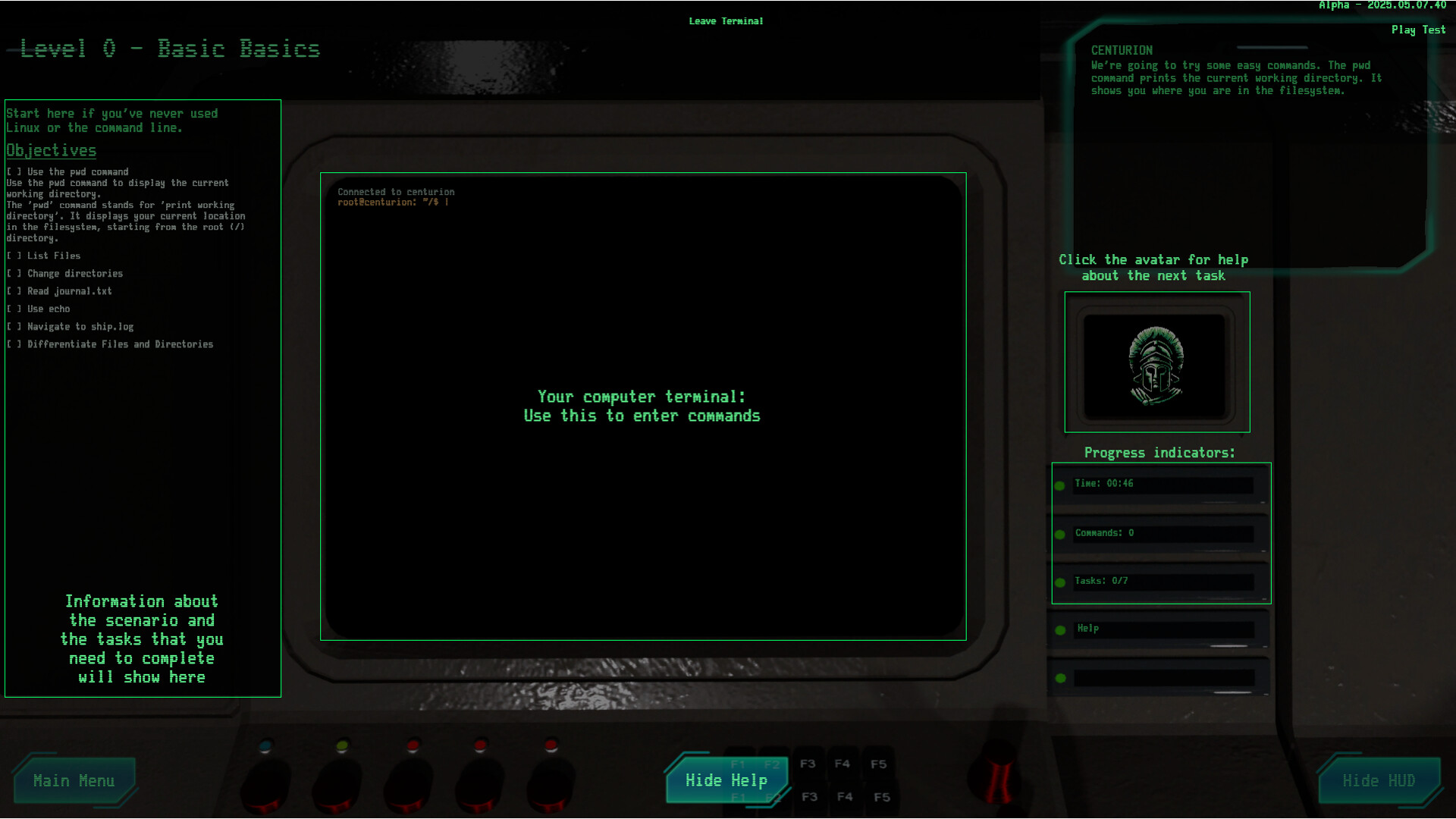Click the Objectives heading
The image size is (1456, 819).
coord(50,150)
